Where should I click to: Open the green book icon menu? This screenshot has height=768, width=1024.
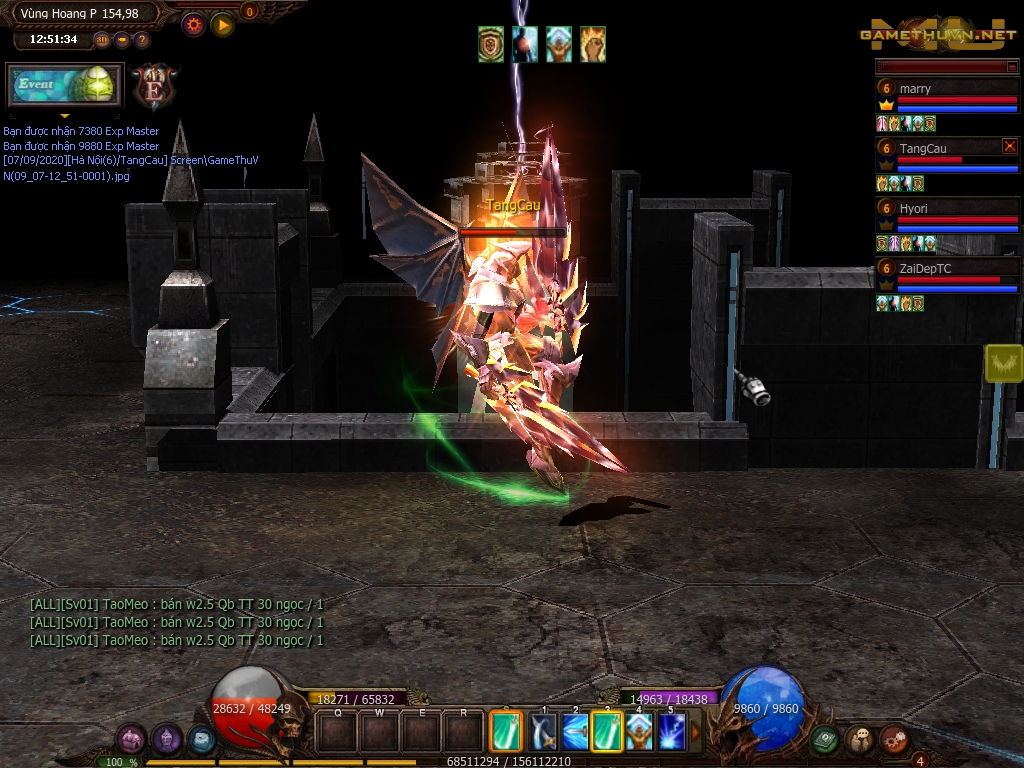(824, 740)
